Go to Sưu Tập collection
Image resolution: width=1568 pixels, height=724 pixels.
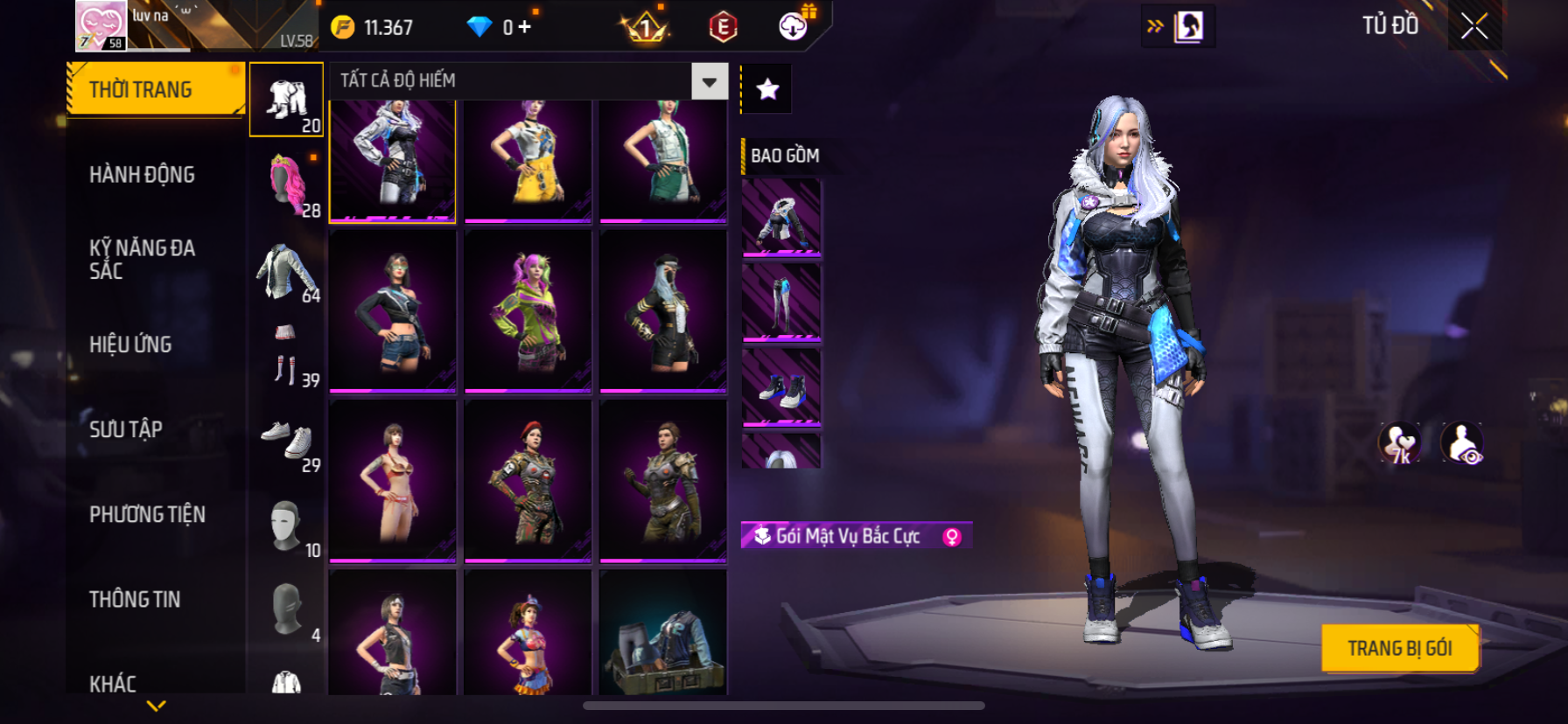tap(126, 429)
